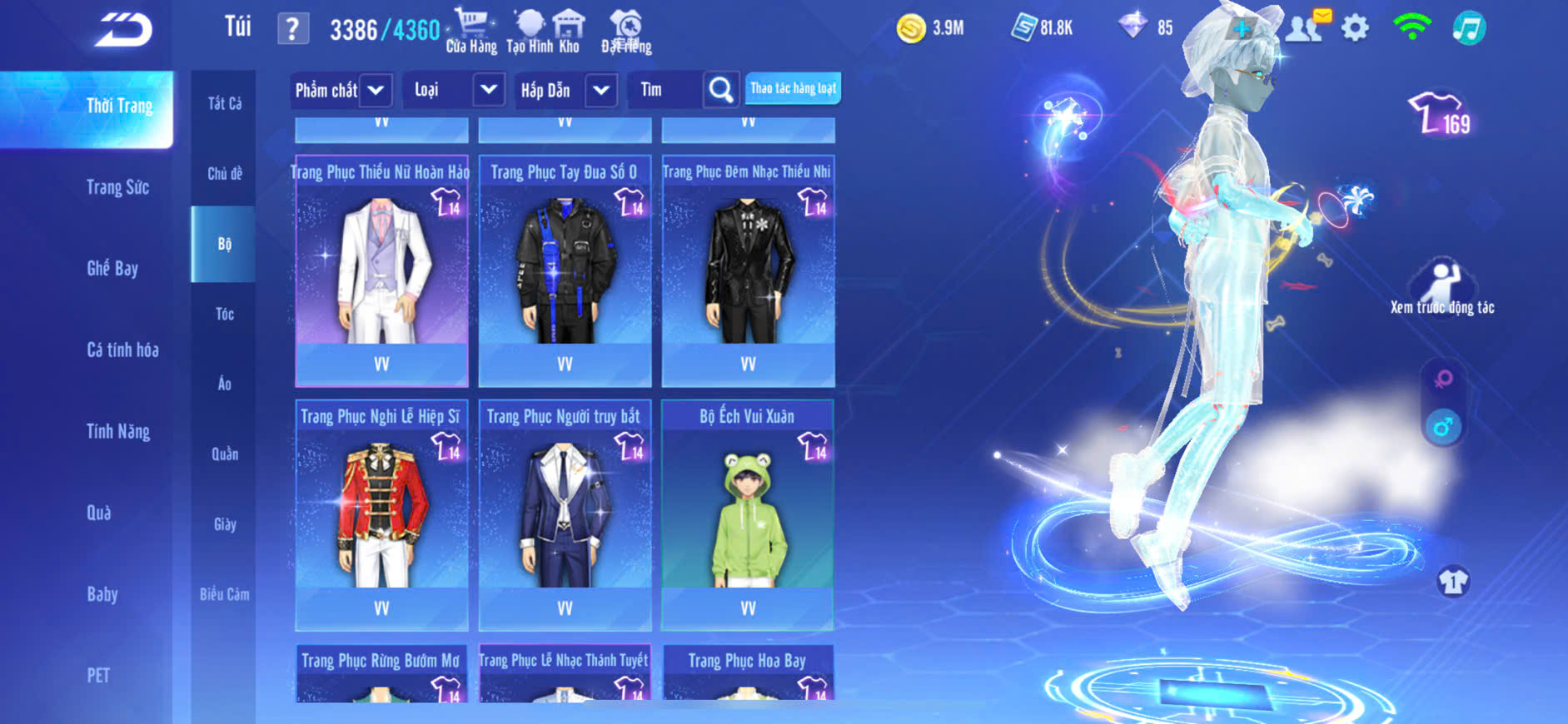The image size is (1568, 724).
Task: Click the magnifying glass search button
Action: point(721,90)
